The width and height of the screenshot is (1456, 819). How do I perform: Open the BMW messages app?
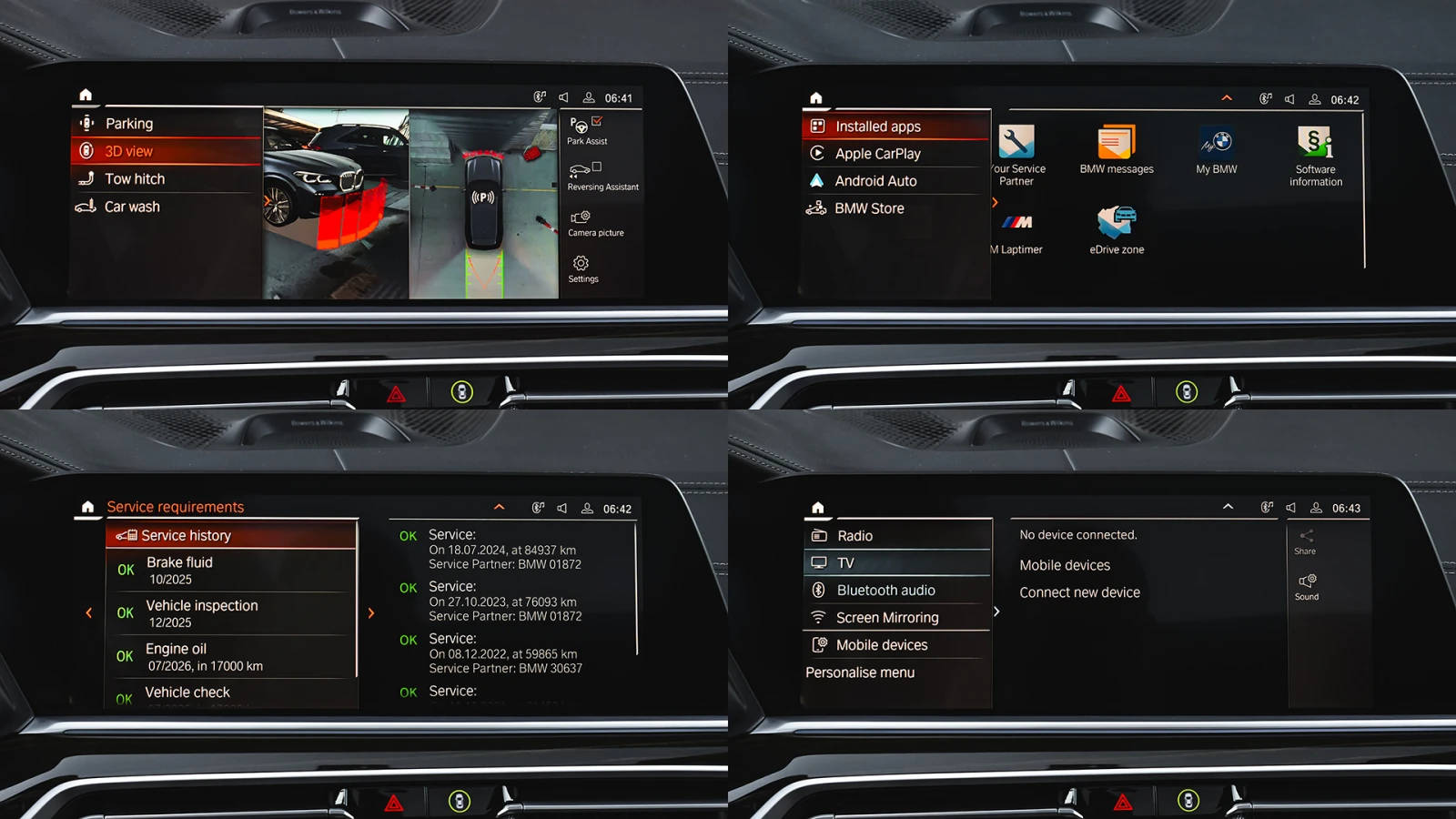1117,149
